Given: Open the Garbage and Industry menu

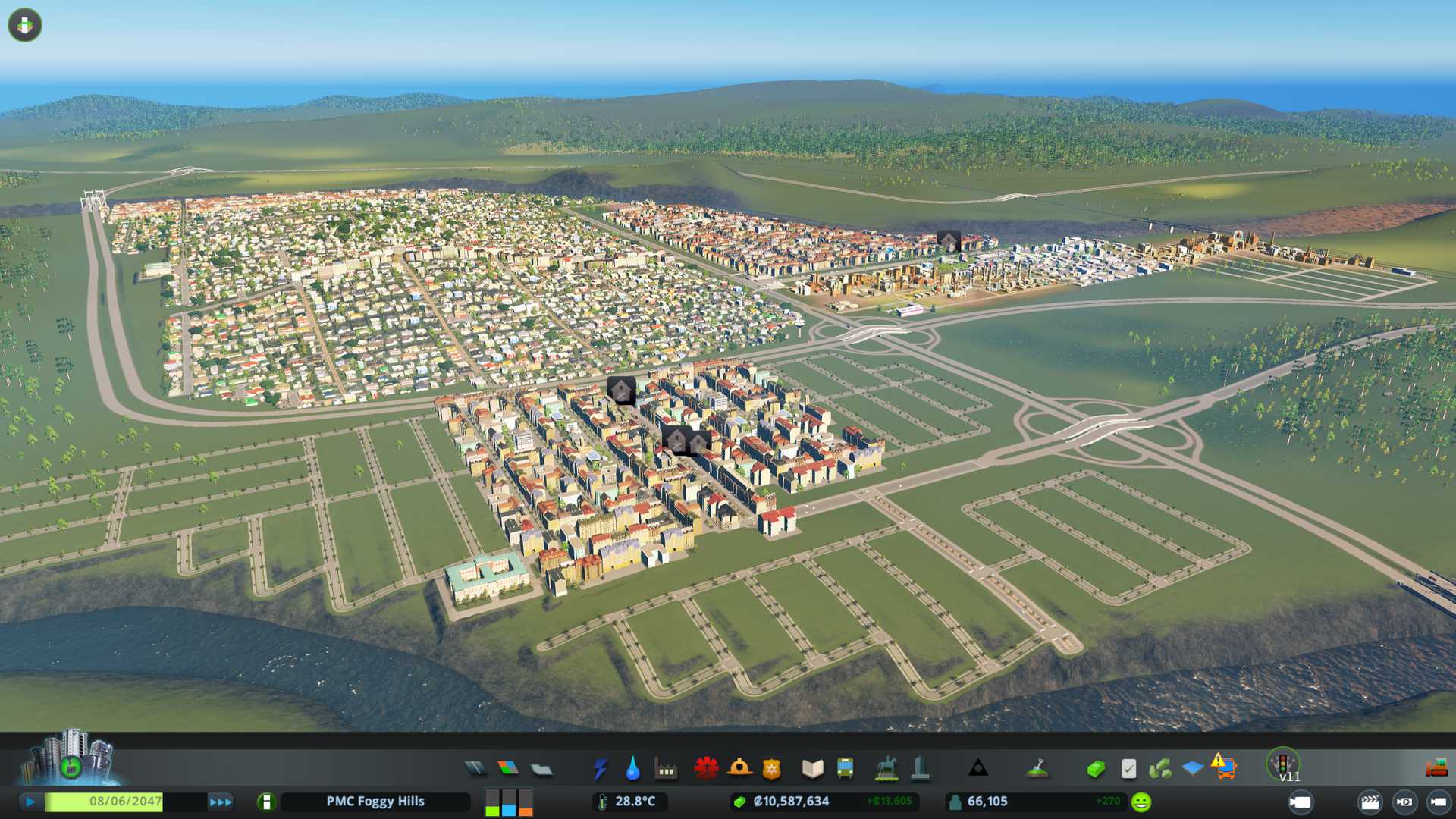Looking at the screenshot, I should point(666,769).
